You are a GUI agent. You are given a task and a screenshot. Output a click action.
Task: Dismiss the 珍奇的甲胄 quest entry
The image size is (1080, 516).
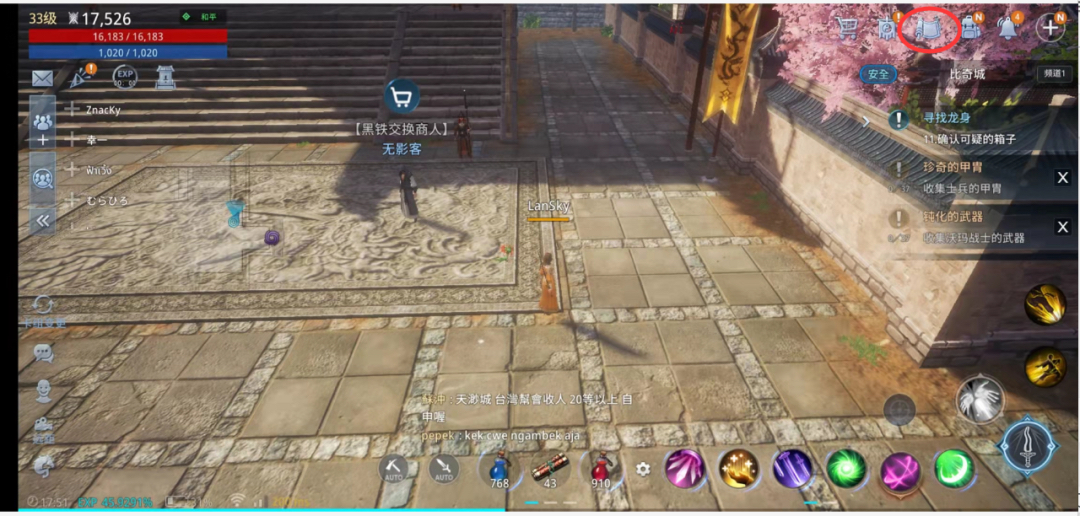click(x=1062, y=178)
